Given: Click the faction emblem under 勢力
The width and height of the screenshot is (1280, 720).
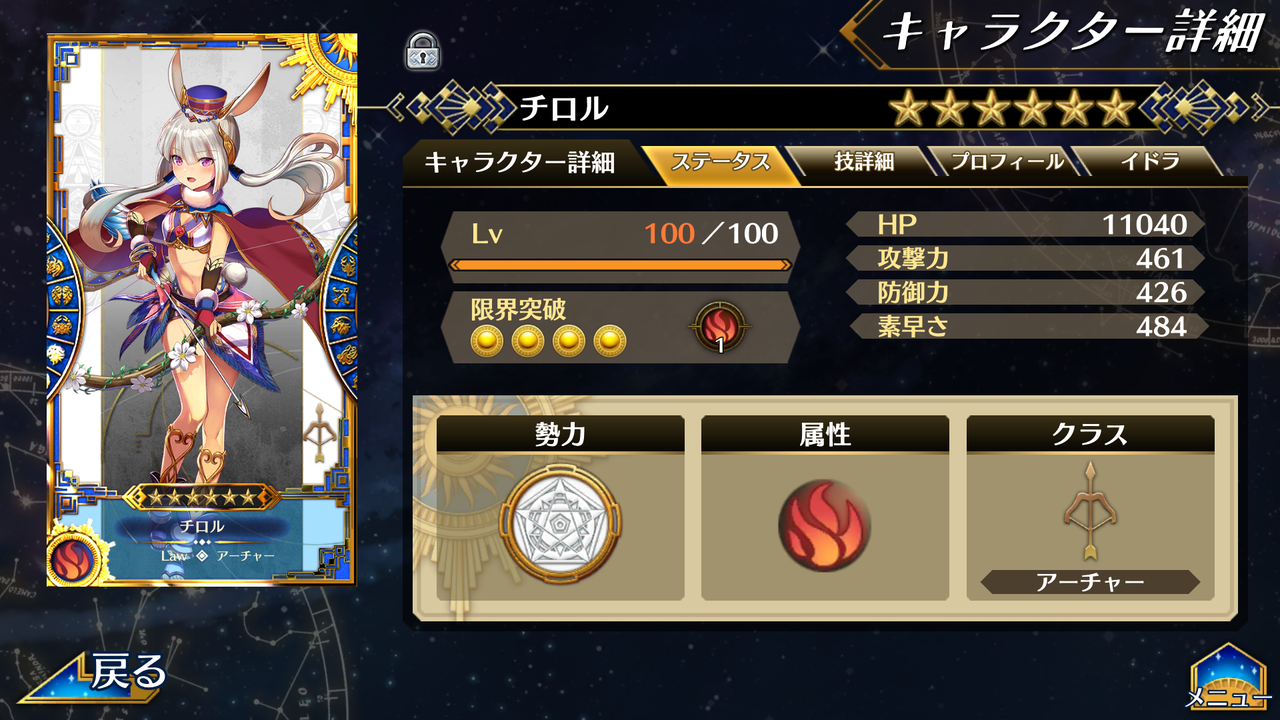Looking at the screenshot, I should (x=564, y=519).
